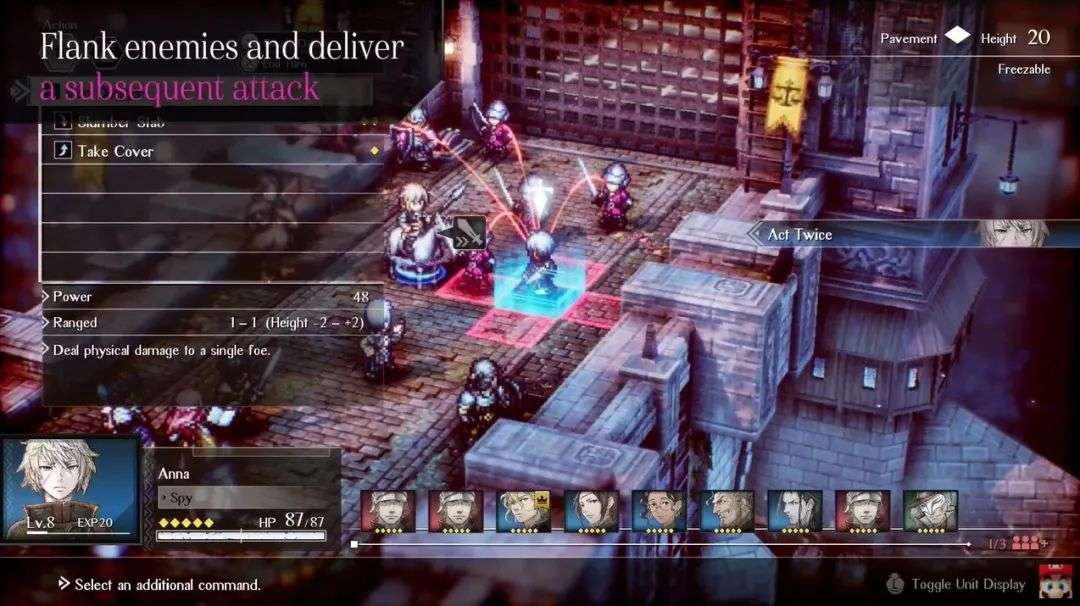The image size is (1080, 606).
Task: Click the scarred gray-haired man's turn portrait
Action: [x=726, y=510]
